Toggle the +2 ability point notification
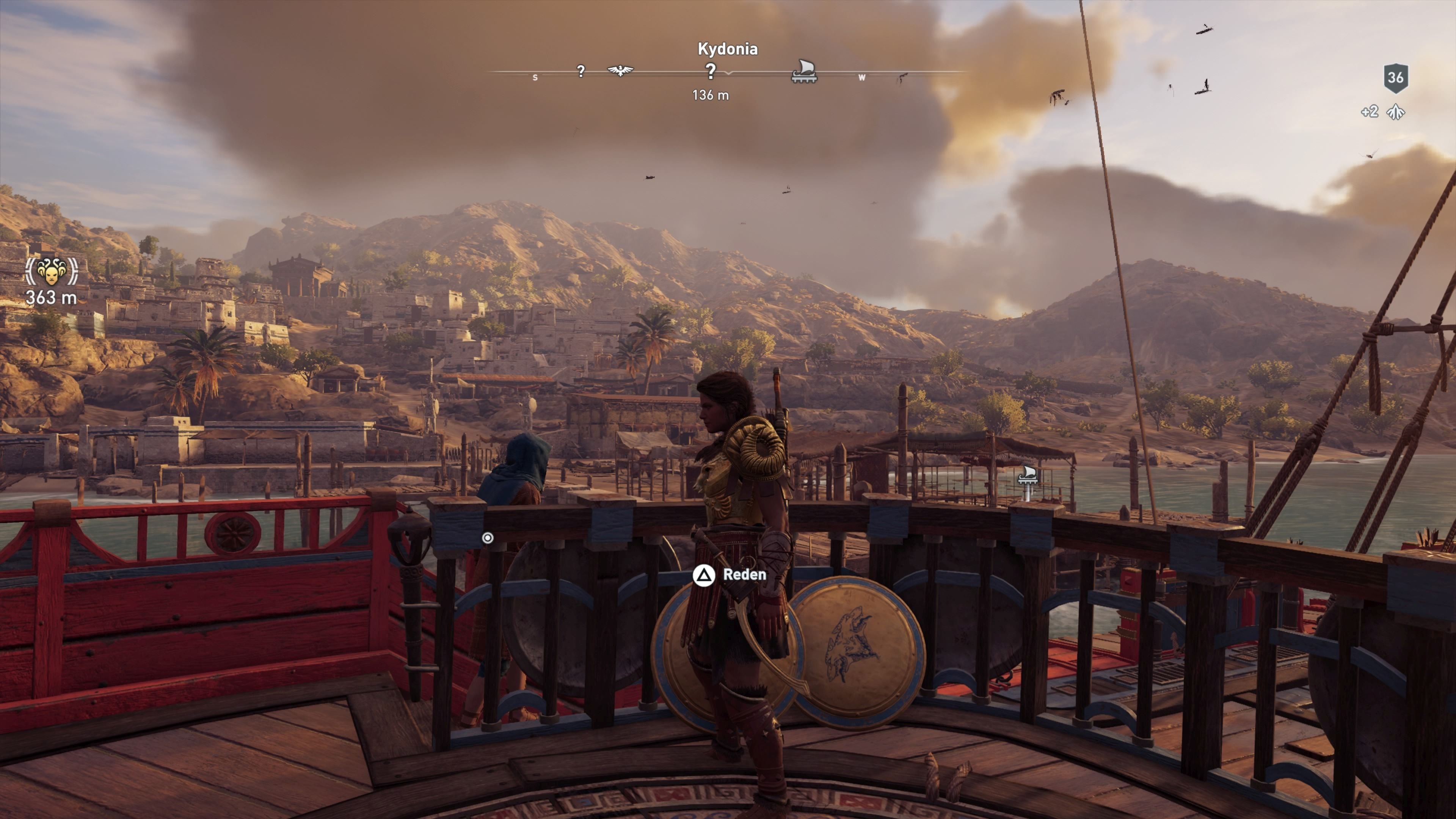Viewport: 1456px width, 819px height. point(1370,112)
